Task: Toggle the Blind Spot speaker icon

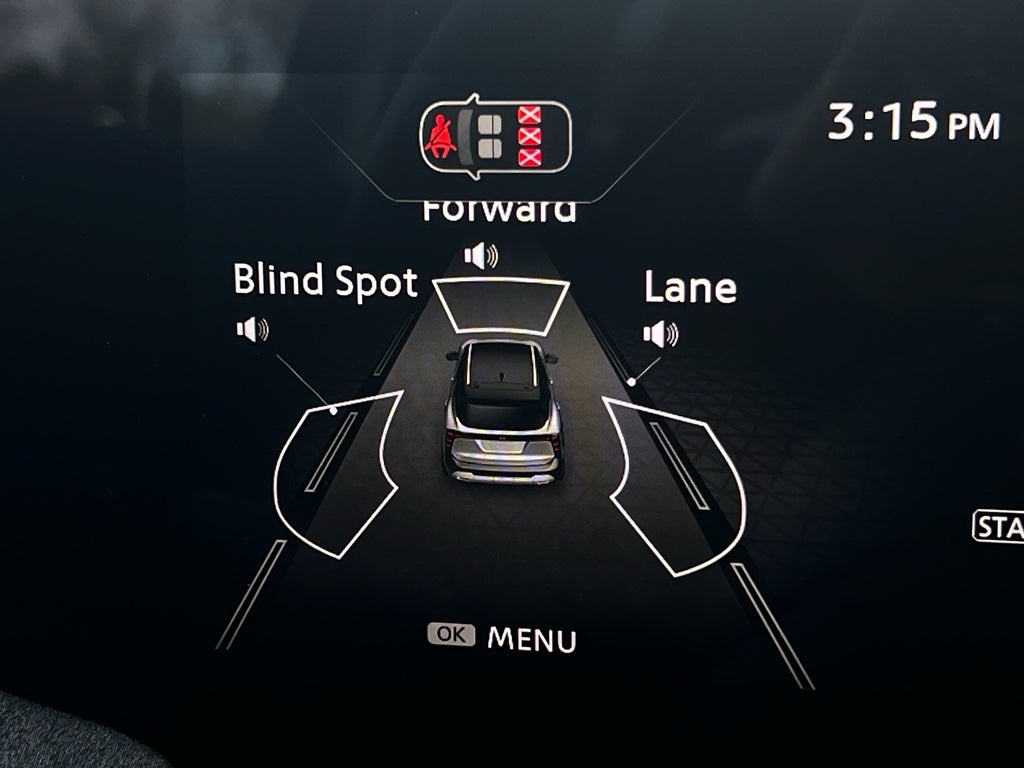Action: [x=253, y=329]
